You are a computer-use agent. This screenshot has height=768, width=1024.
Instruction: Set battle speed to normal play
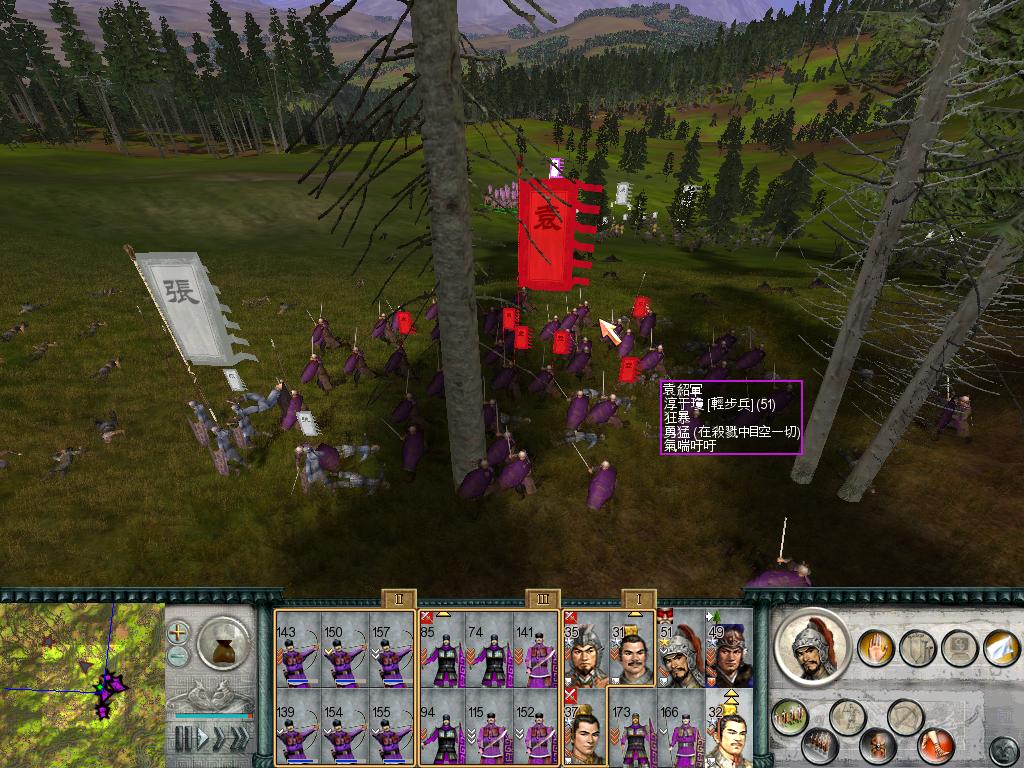click(x=203, y=740)
